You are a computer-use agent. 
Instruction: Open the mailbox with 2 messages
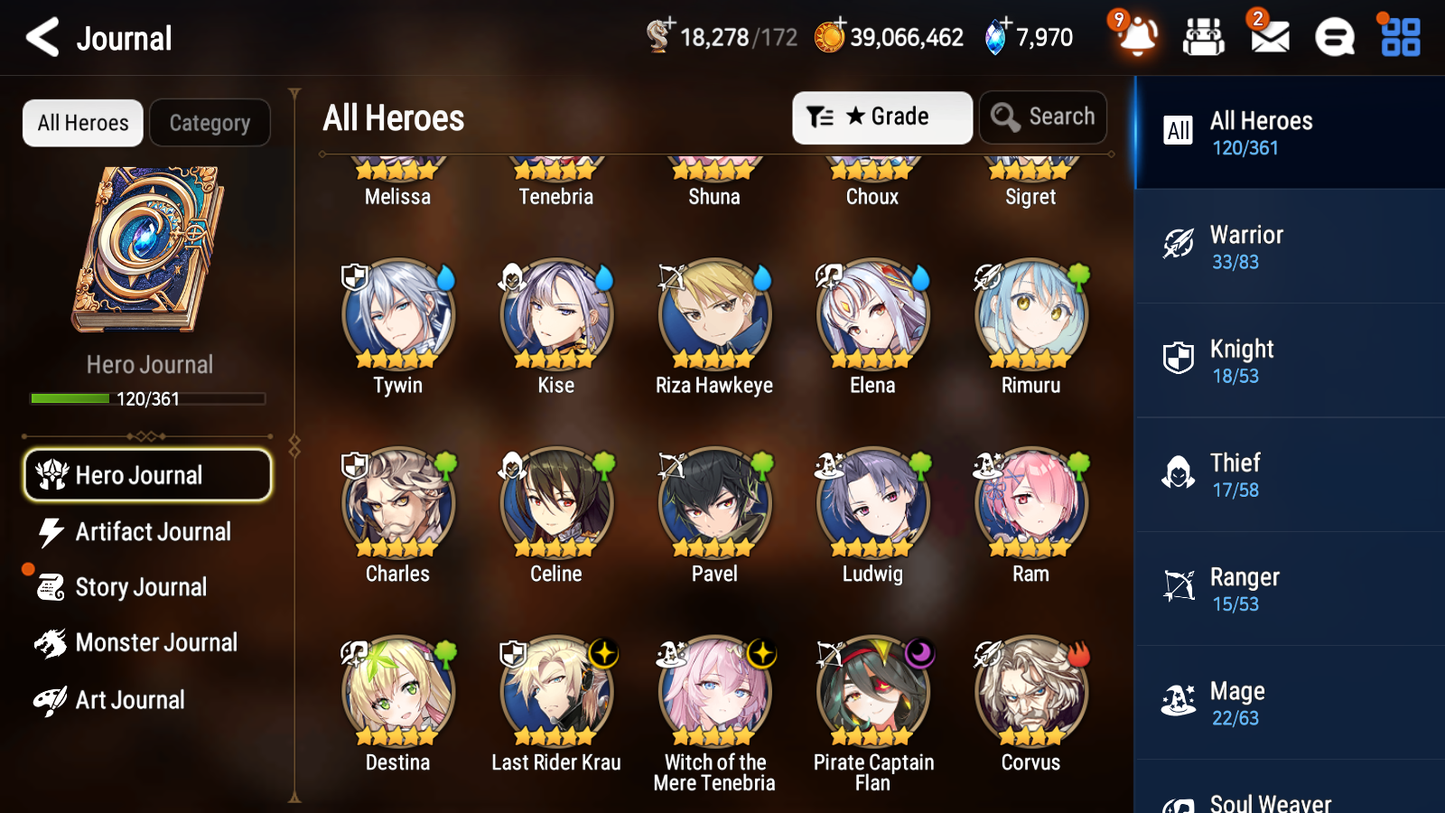(x=1268, y=36)
